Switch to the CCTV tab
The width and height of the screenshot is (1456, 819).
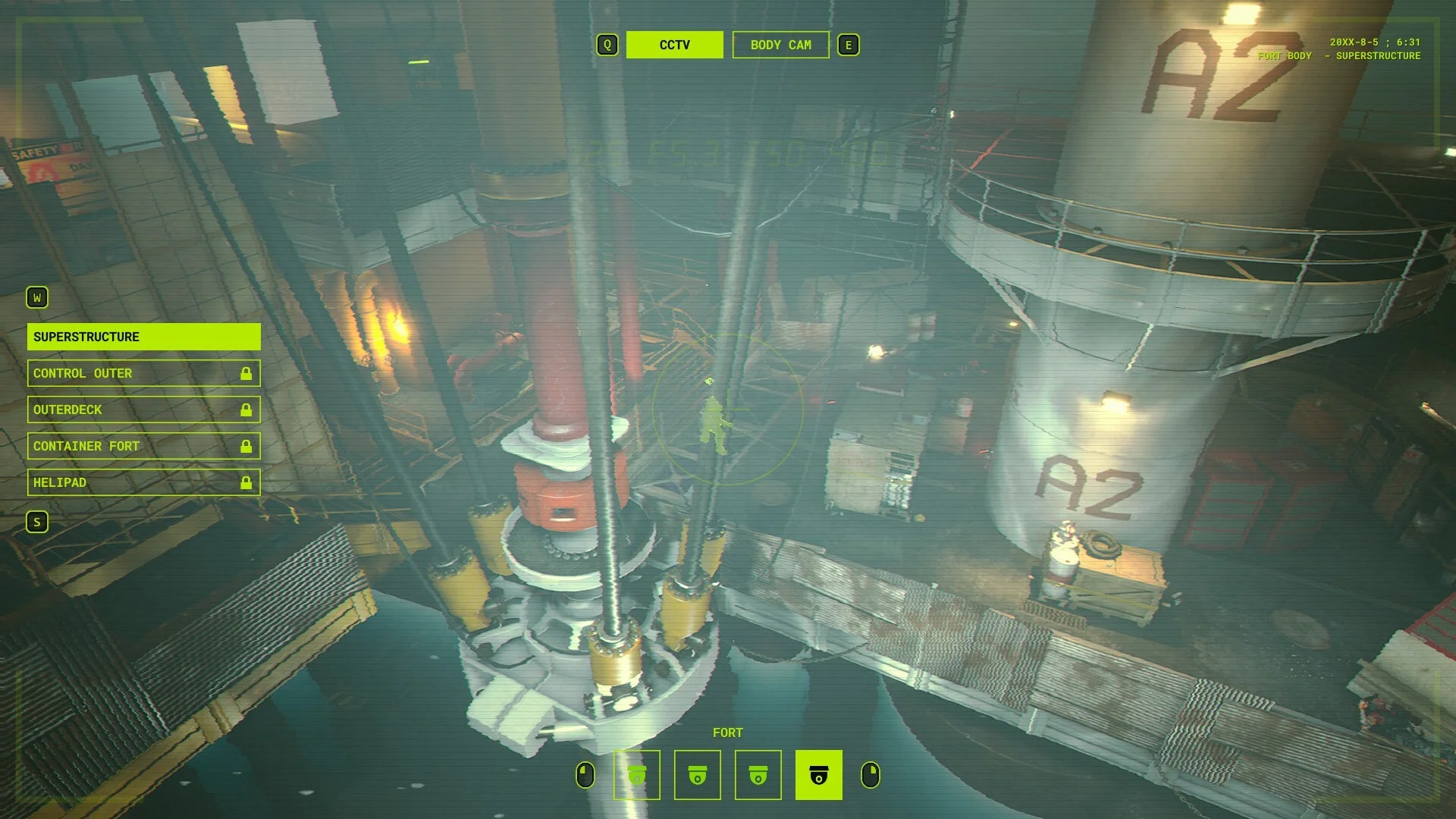[674, 45]
